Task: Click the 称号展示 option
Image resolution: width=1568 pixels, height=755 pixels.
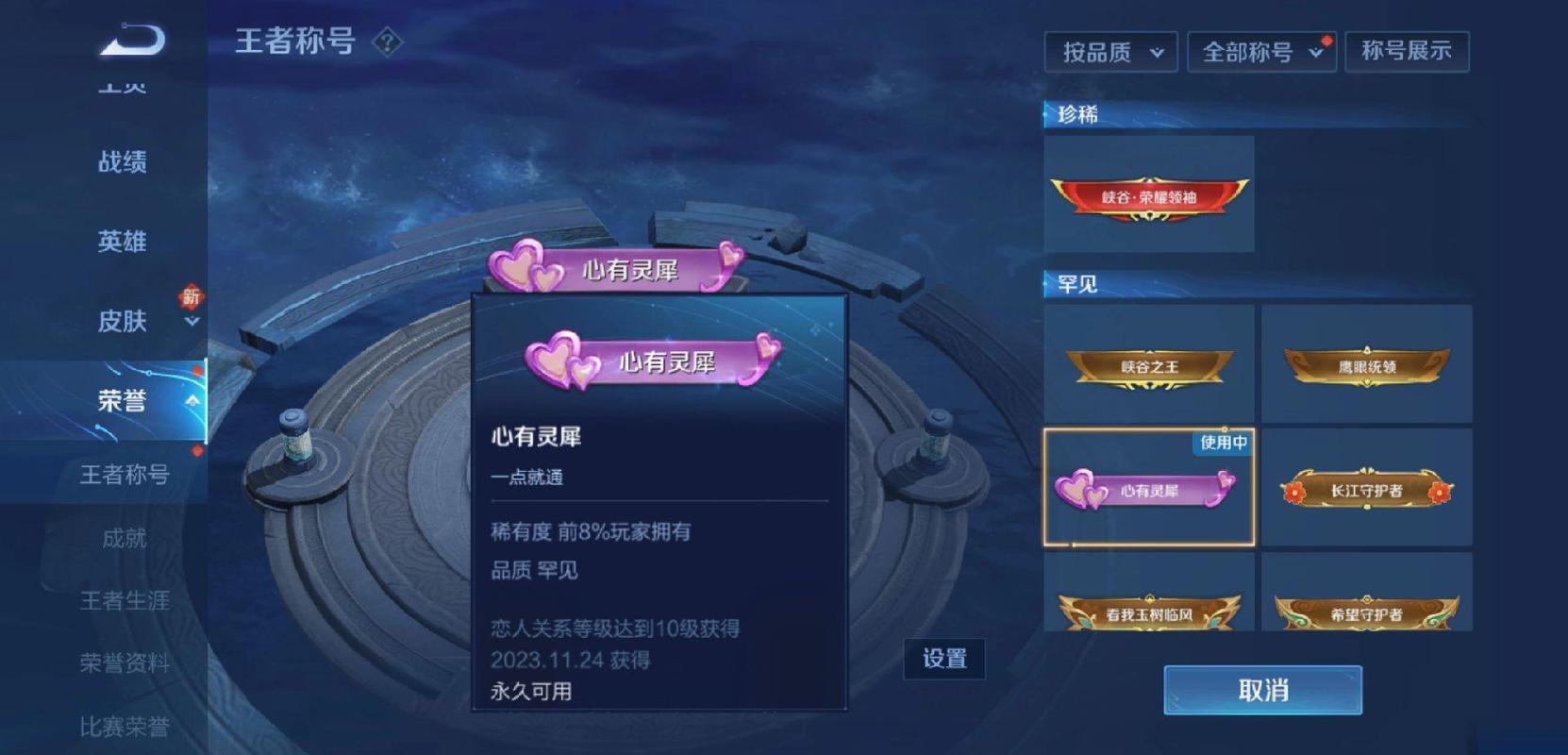Action: point(1407,52)
